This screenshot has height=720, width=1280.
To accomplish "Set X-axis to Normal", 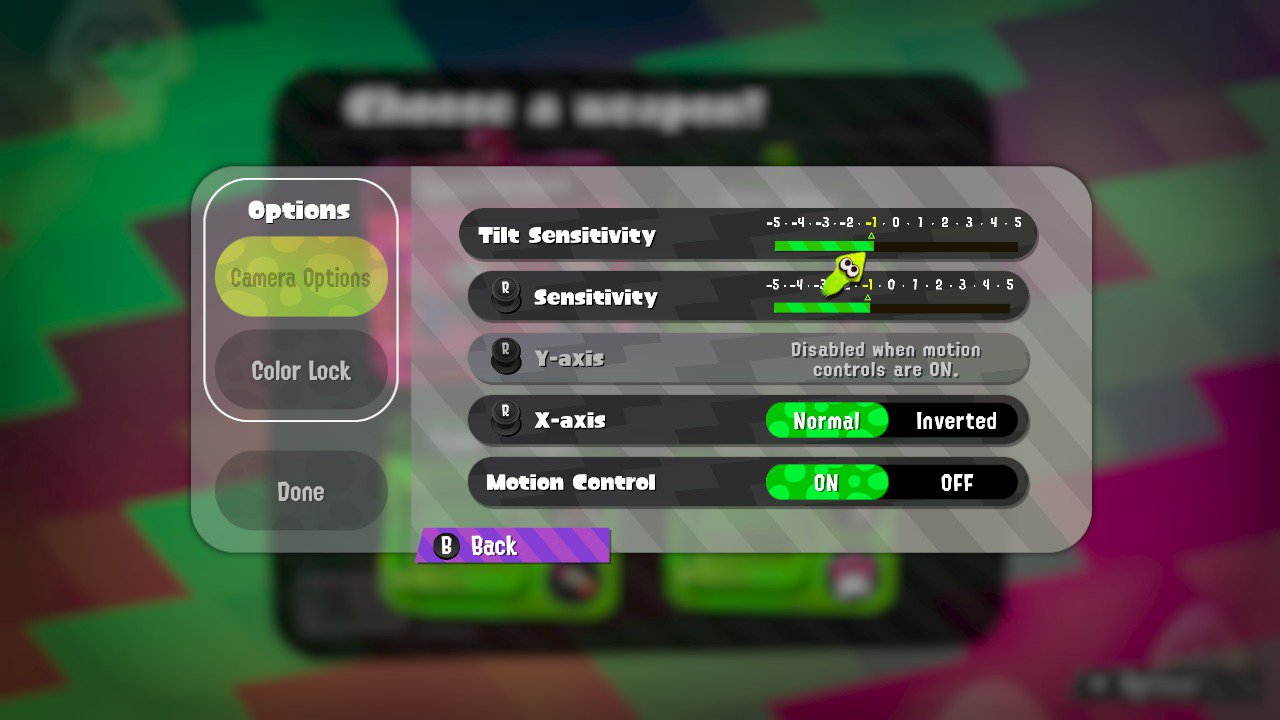I will click(827, 421).
